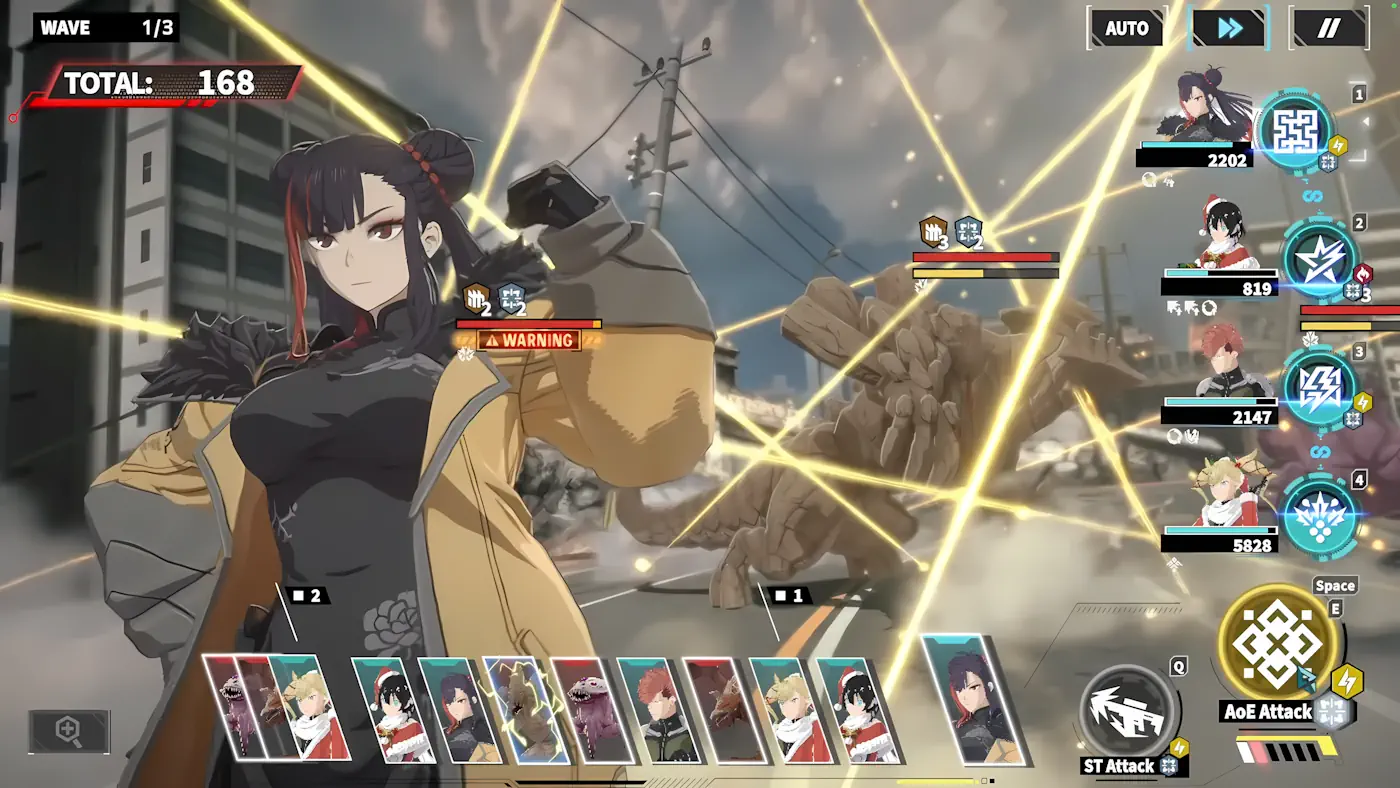Screen dimensions: 1400x788
Task: Select the black-haired party portrait with 2202 HP
Action: [x=1202, y=108]
